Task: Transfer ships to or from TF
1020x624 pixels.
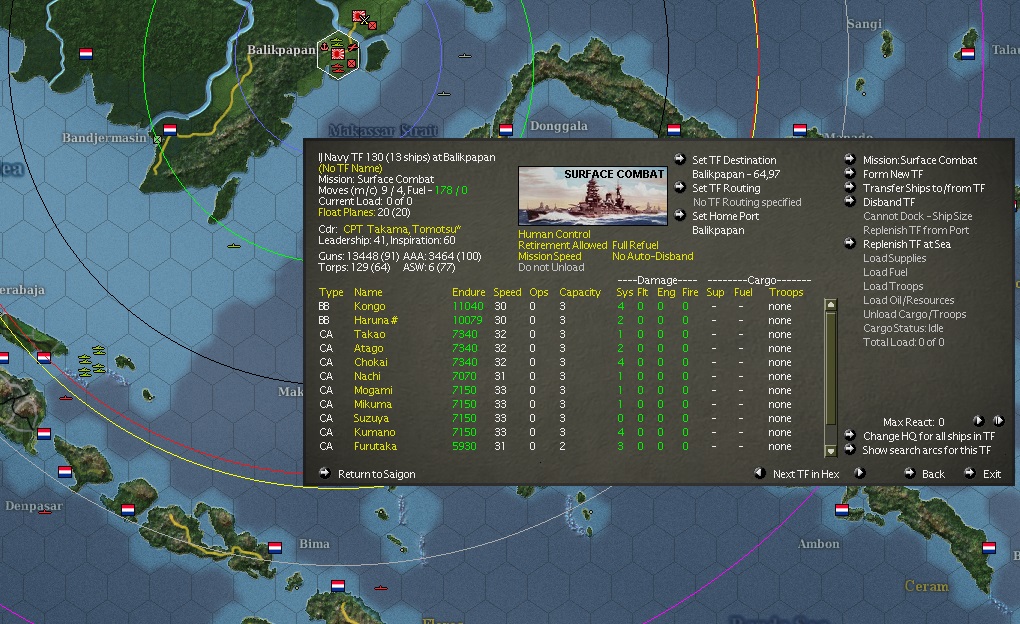Action: coord(923,188)
